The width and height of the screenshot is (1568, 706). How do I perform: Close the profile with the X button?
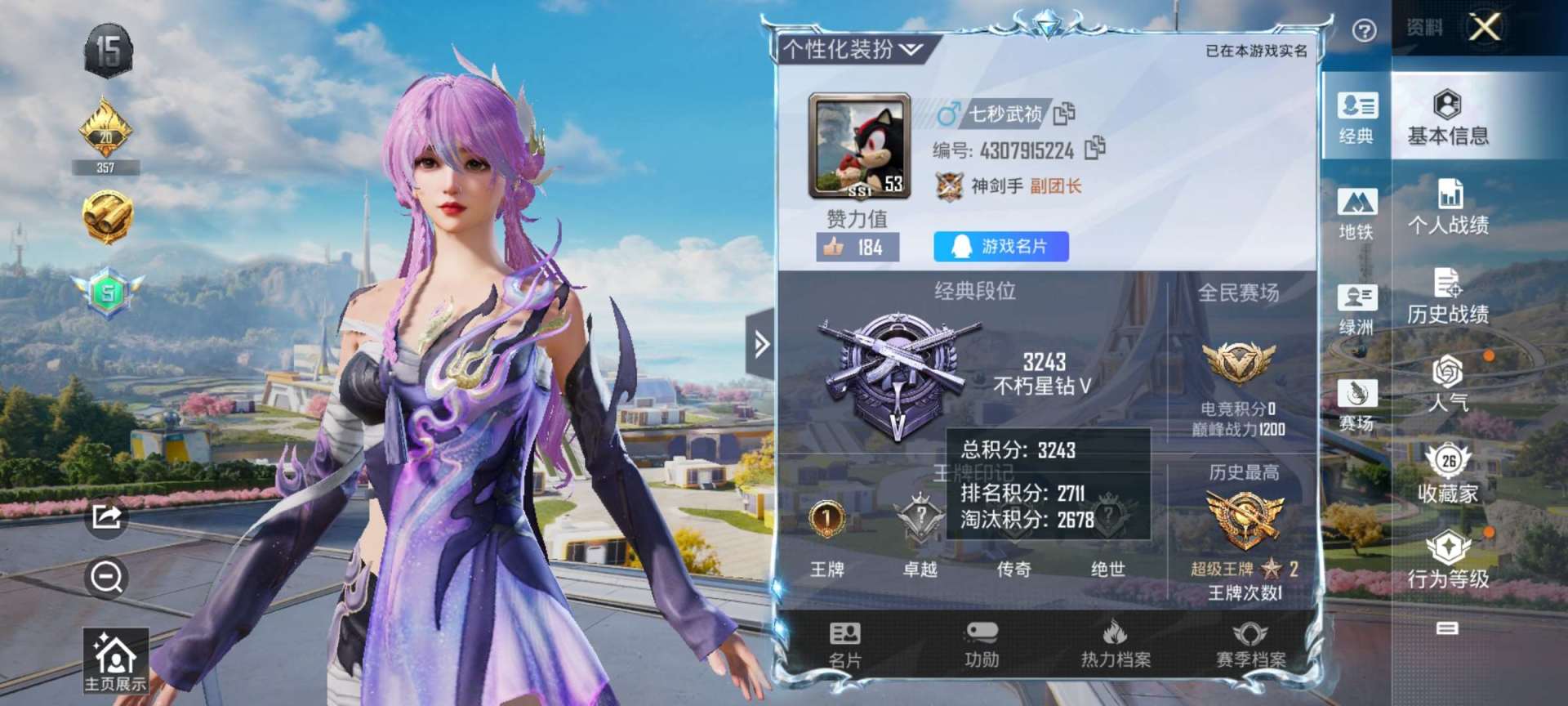(x=1484, y=27)
